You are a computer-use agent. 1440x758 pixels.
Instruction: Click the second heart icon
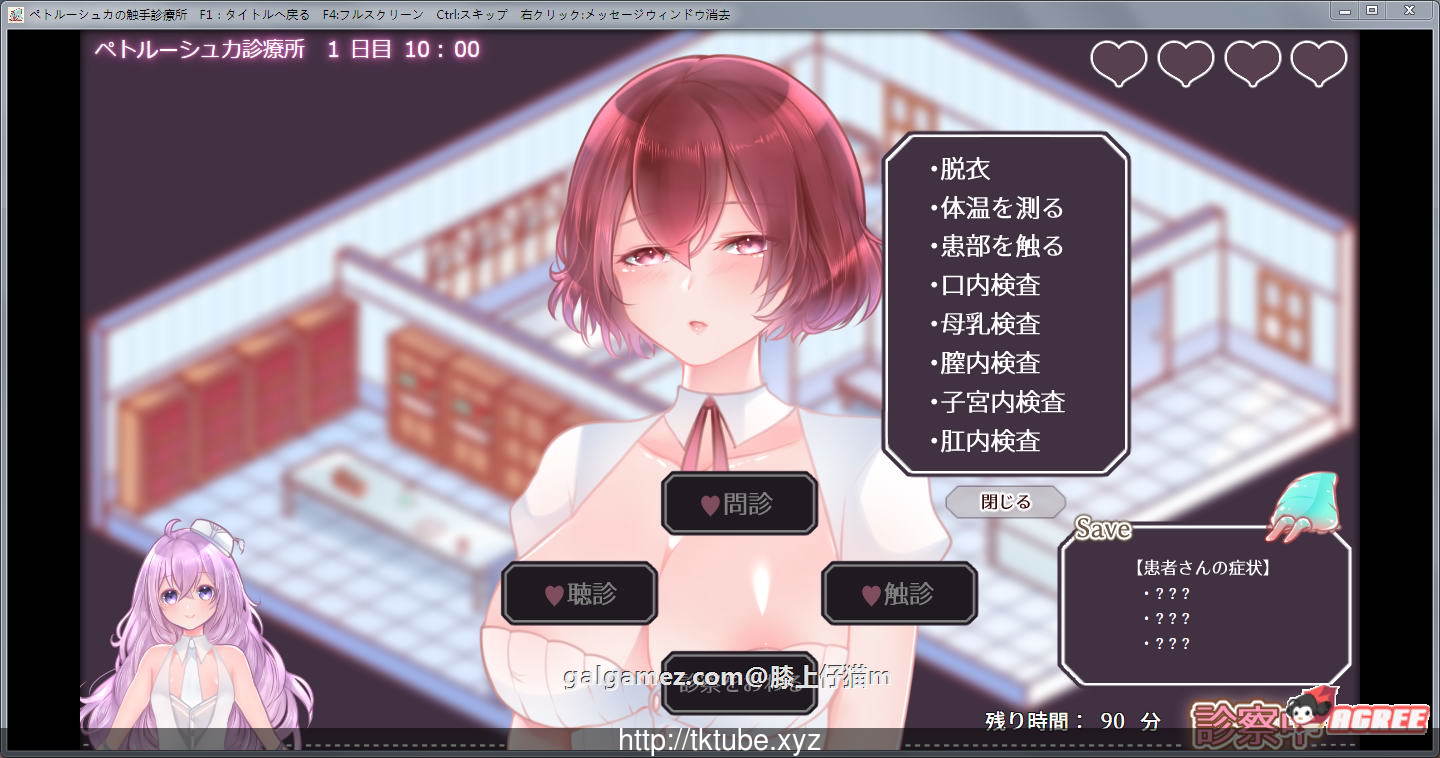click(x=1185, y=61)
